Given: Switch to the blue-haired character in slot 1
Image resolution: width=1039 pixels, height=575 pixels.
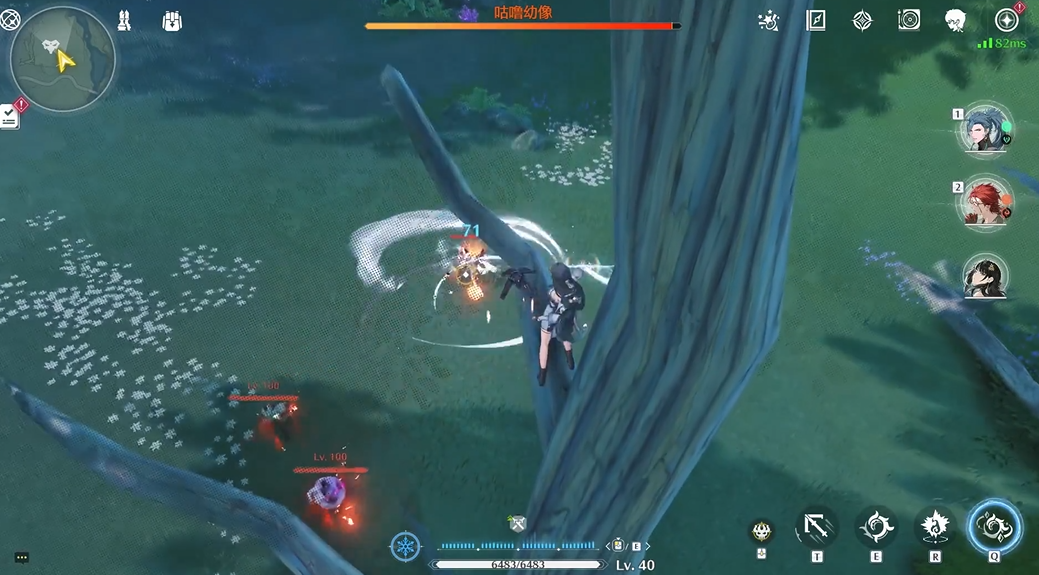Looking at the screenshot, I should click(x=982, y=131).
